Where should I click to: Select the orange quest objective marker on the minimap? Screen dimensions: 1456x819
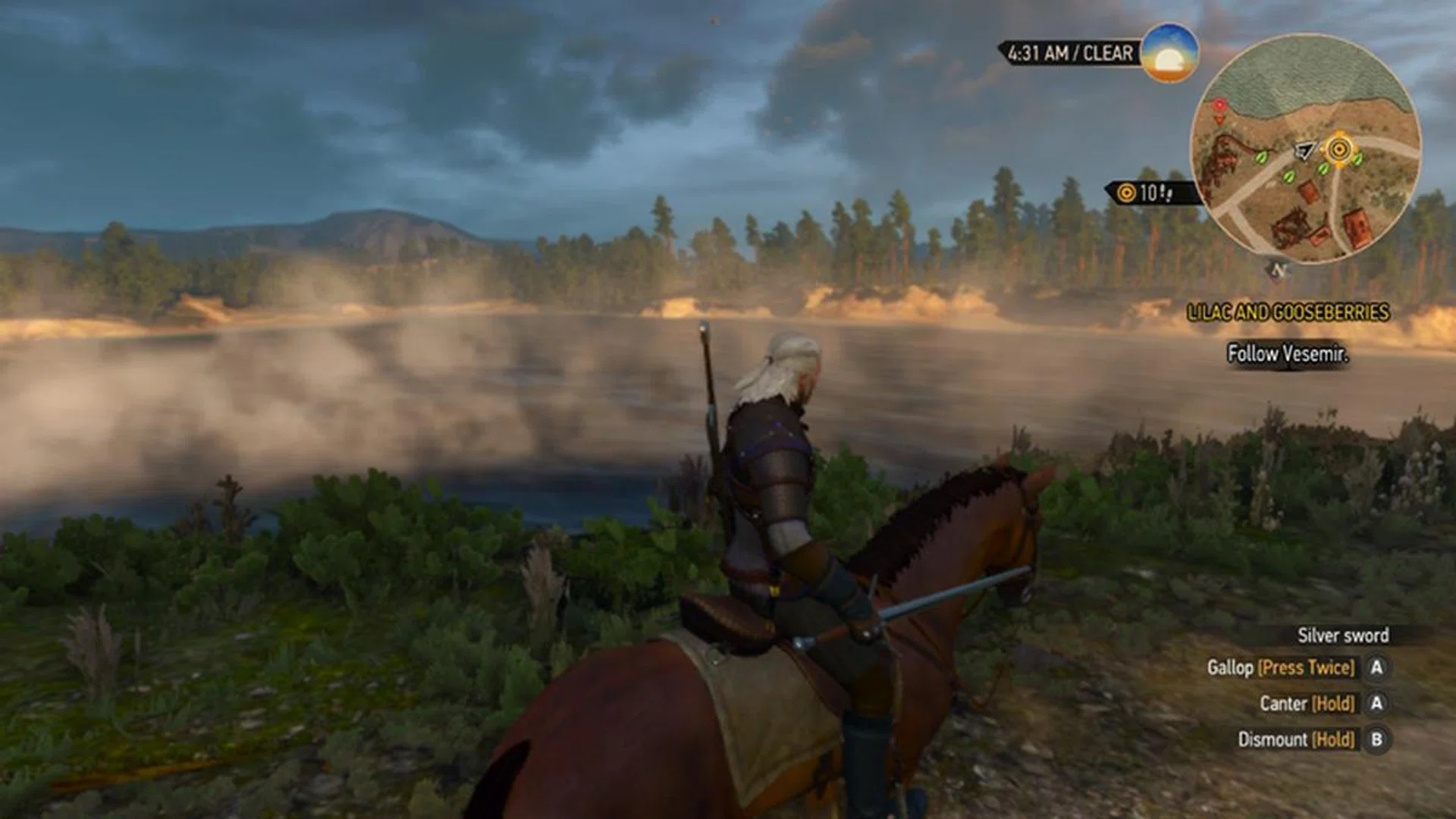point(1339,148)
